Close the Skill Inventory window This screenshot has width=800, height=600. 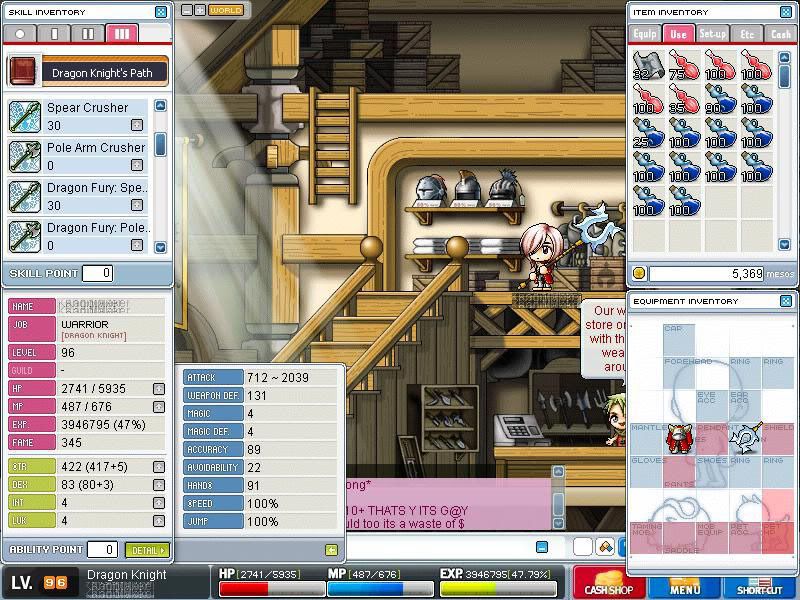click(161, 12)
